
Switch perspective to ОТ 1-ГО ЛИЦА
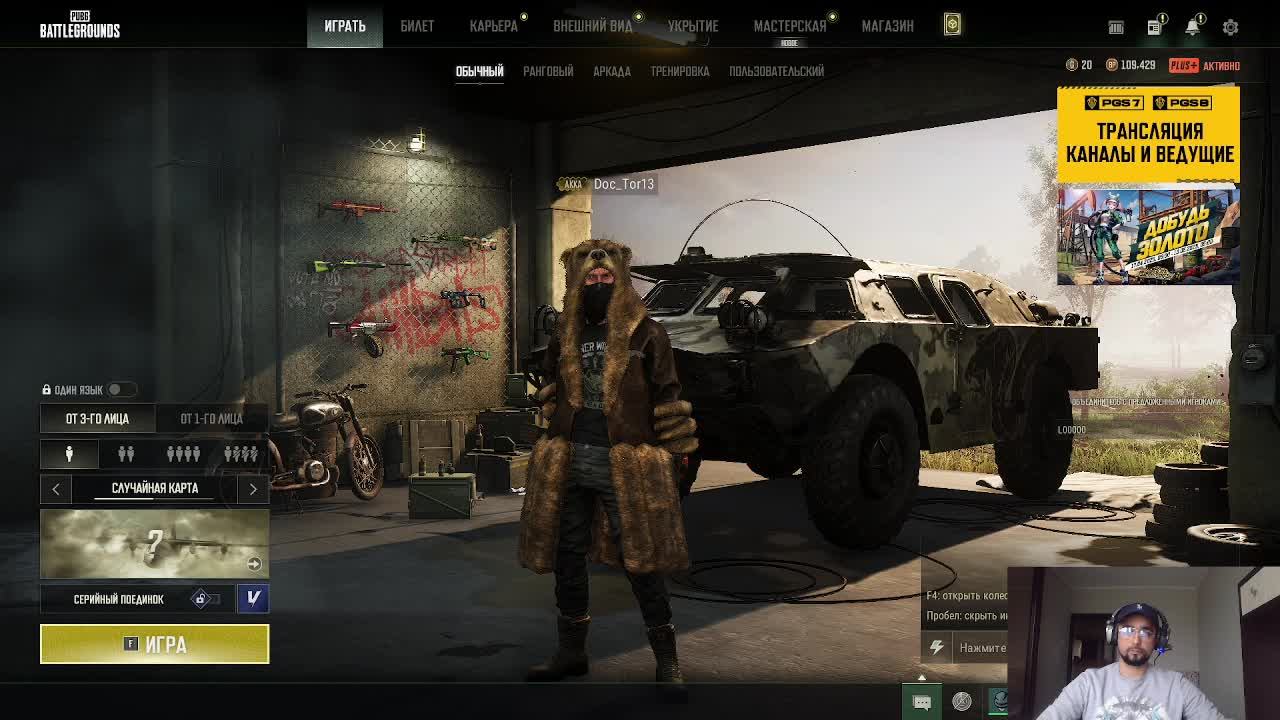tap(211, 418)
